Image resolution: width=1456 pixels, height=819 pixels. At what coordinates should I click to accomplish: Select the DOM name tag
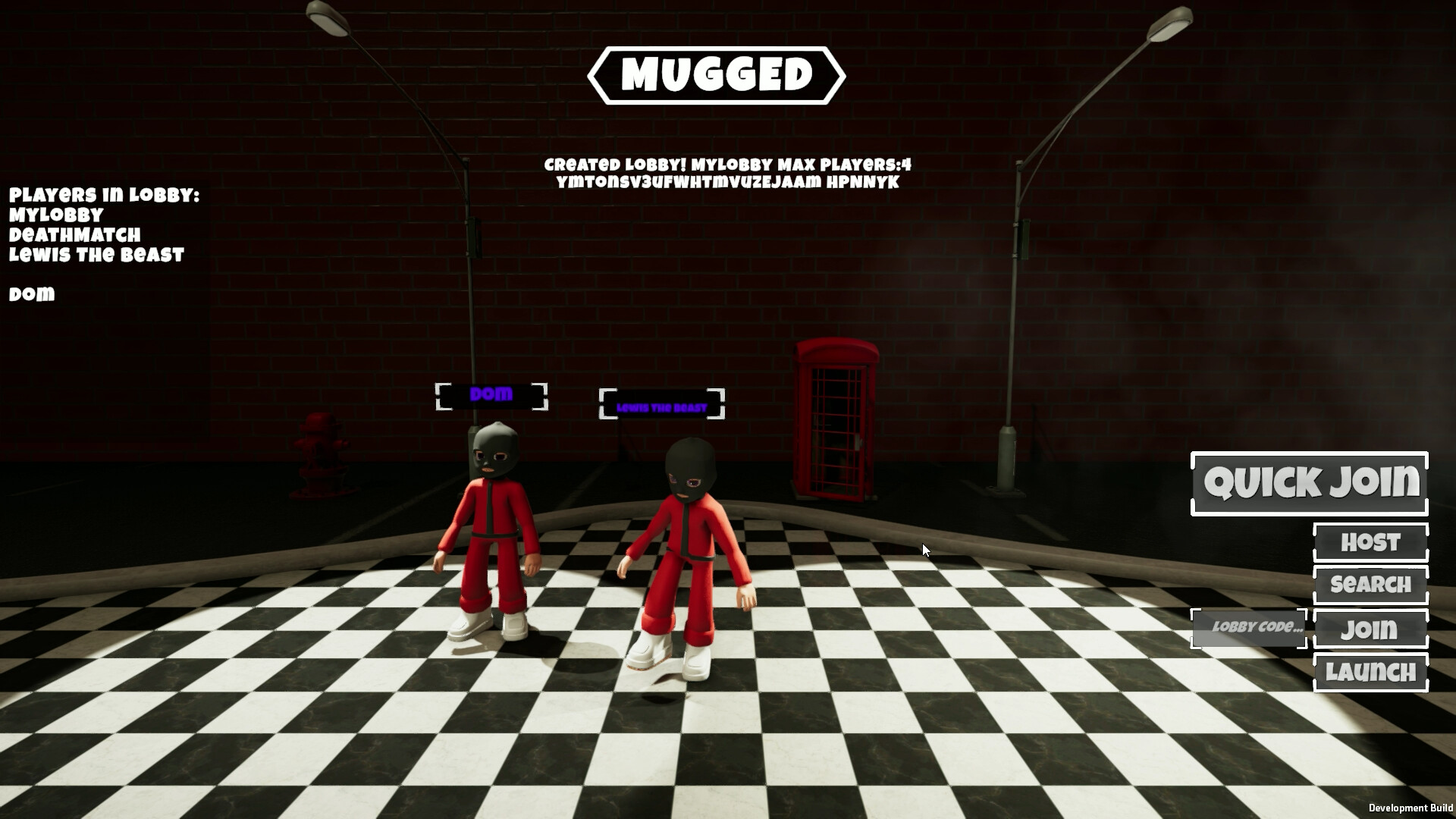491,394
